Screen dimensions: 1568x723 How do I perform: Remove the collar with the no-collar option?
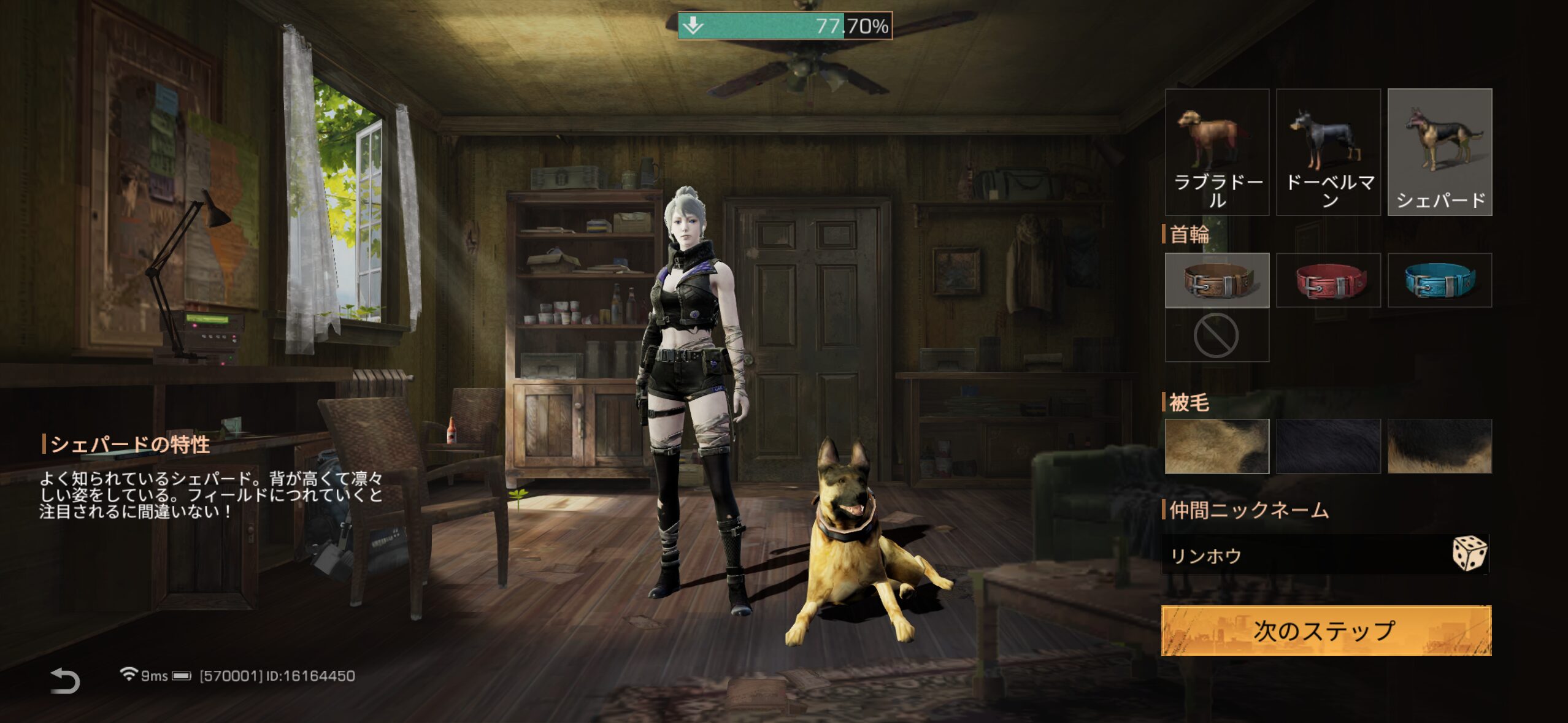(1216, 335)
